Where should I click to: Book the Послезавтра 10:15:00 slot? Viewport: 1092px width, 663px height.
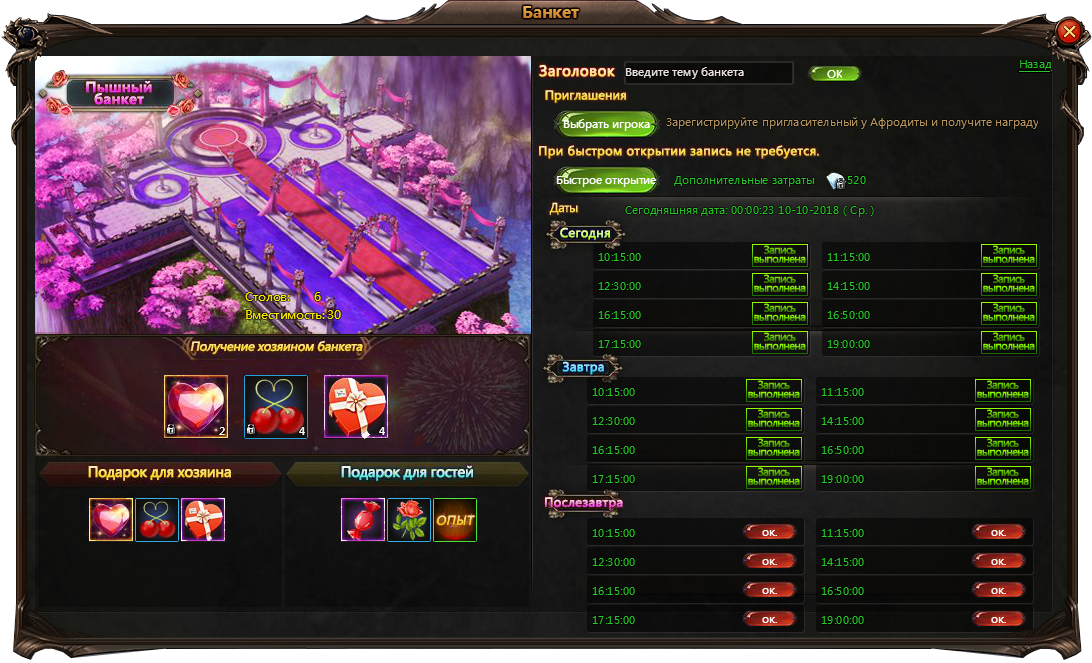769,532
